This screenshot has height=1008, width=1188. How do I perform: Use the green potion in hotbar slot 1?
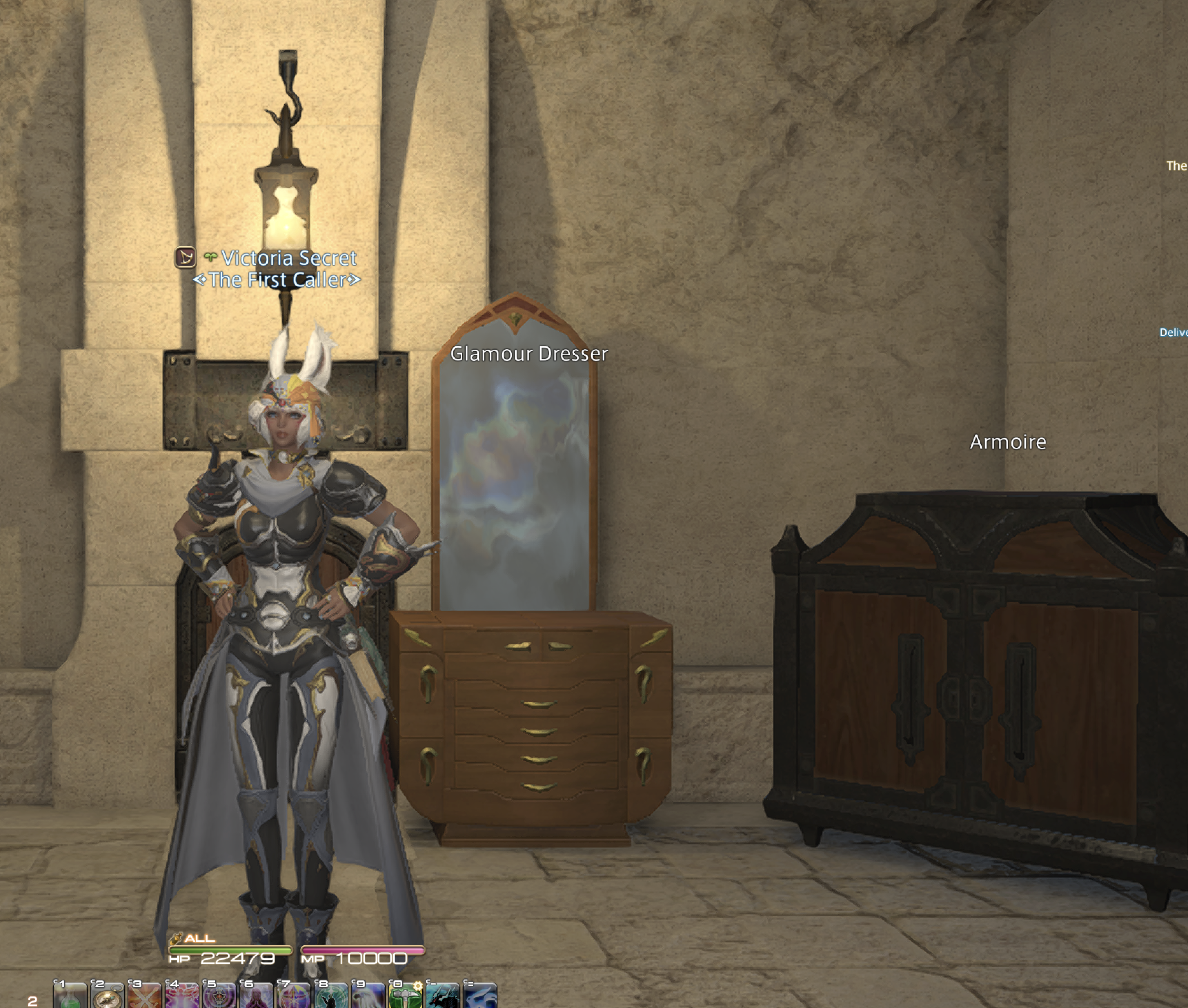tap(70, 997)
